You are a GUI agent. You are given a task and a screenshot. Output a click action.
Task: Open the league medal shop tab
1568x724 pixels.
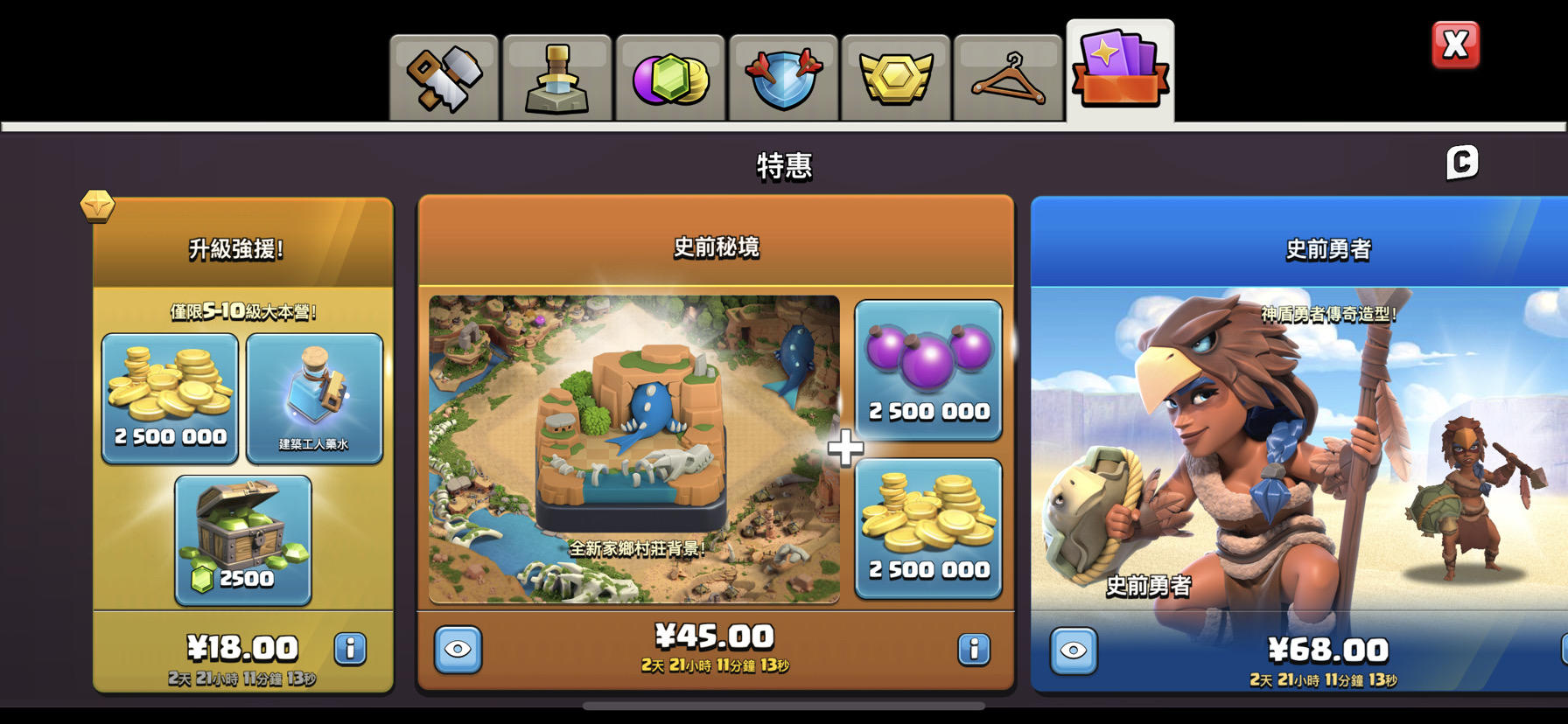point(894,77)
